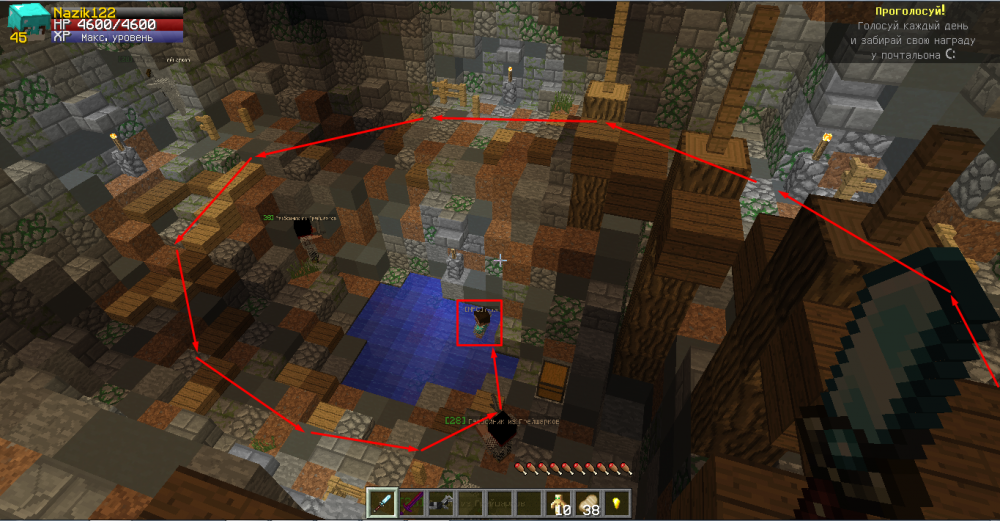Choose the purple sword in the hotbar
1000x521 pixels.
pyautogui.click(x=412, y=503)
